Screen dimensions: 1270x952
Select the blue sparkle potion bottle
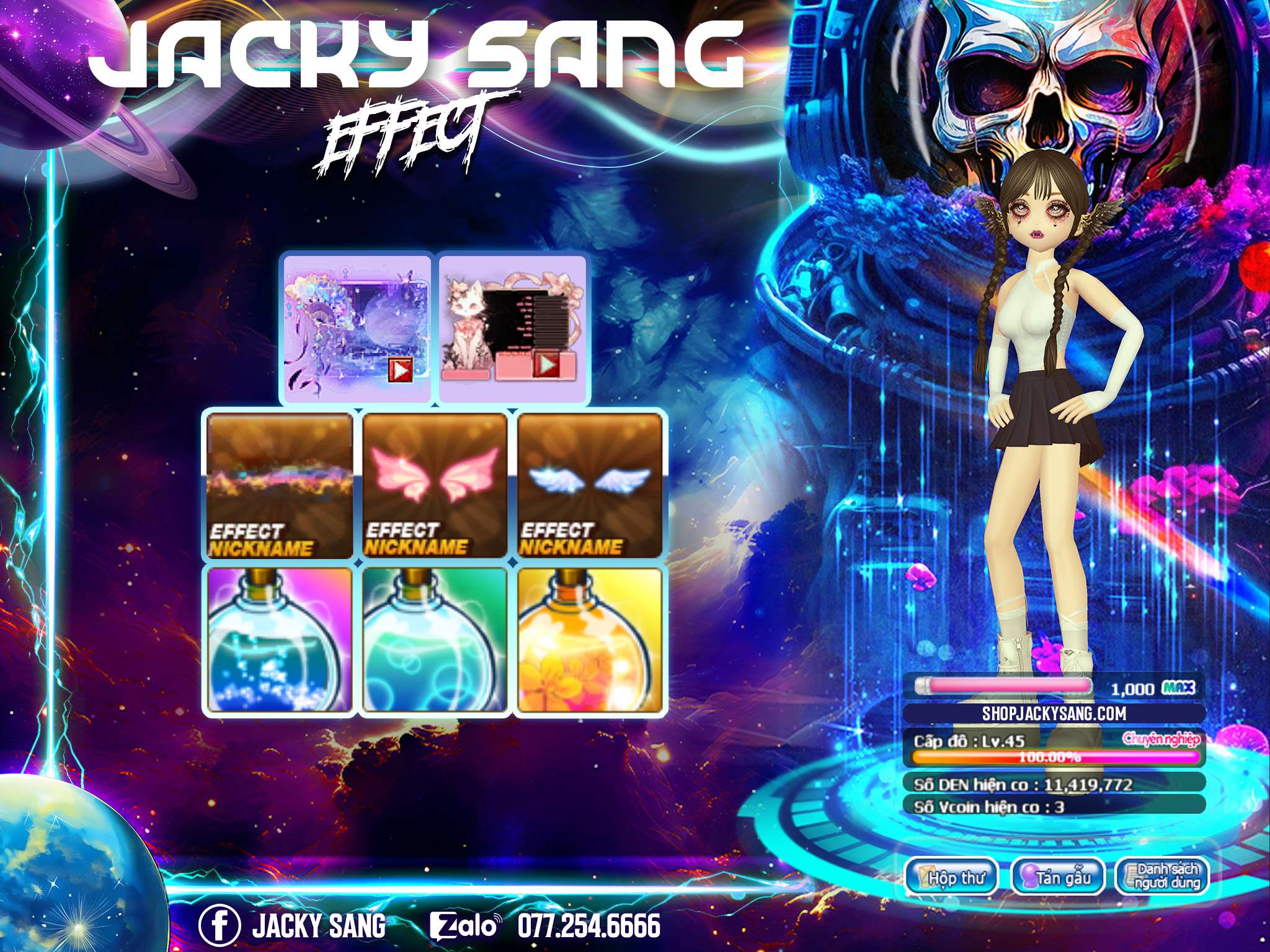tap(280, 640)
